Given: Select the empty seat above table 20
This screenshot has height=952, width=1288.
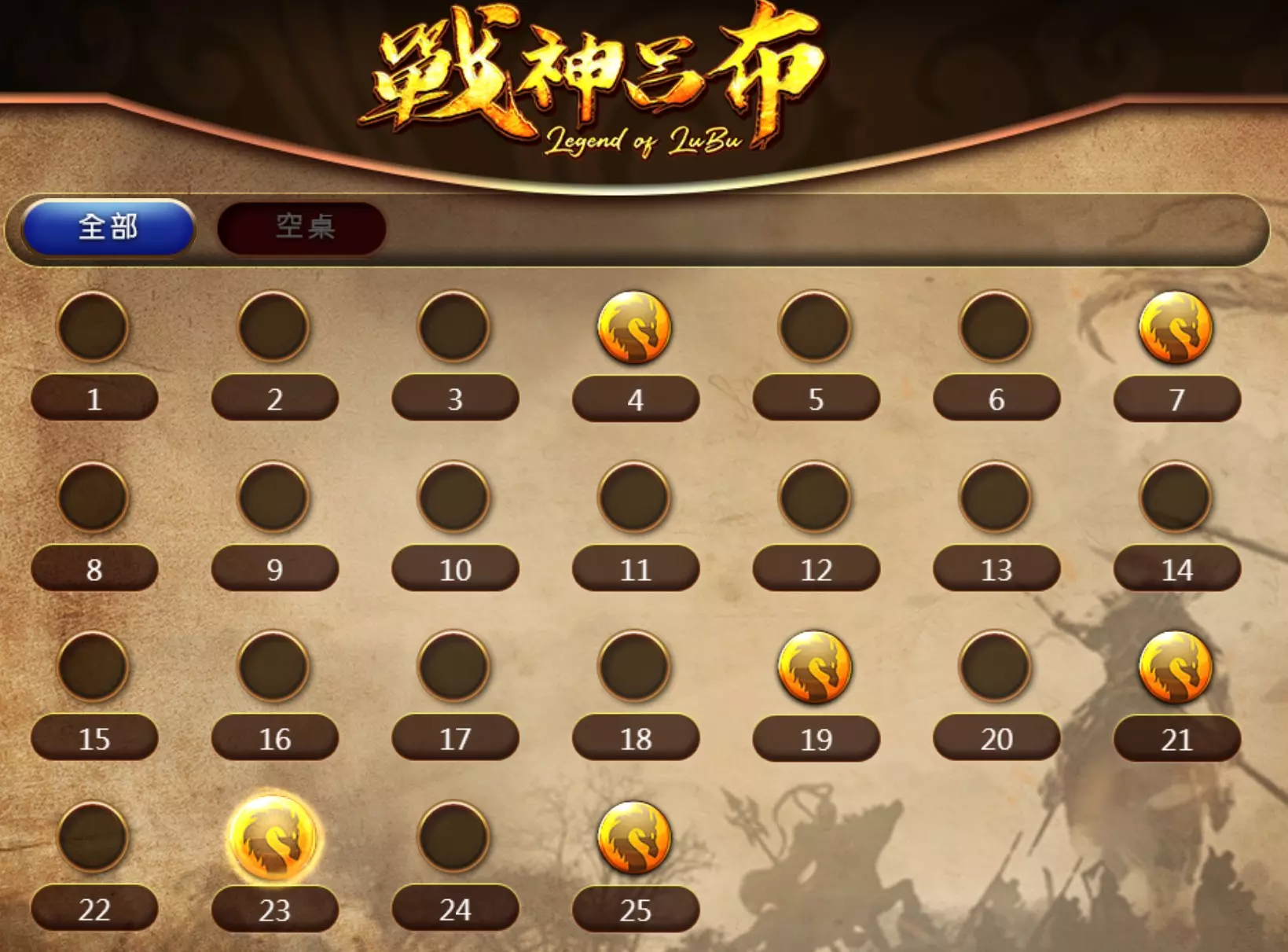Looking at the screenshot, I should (994, 668).
